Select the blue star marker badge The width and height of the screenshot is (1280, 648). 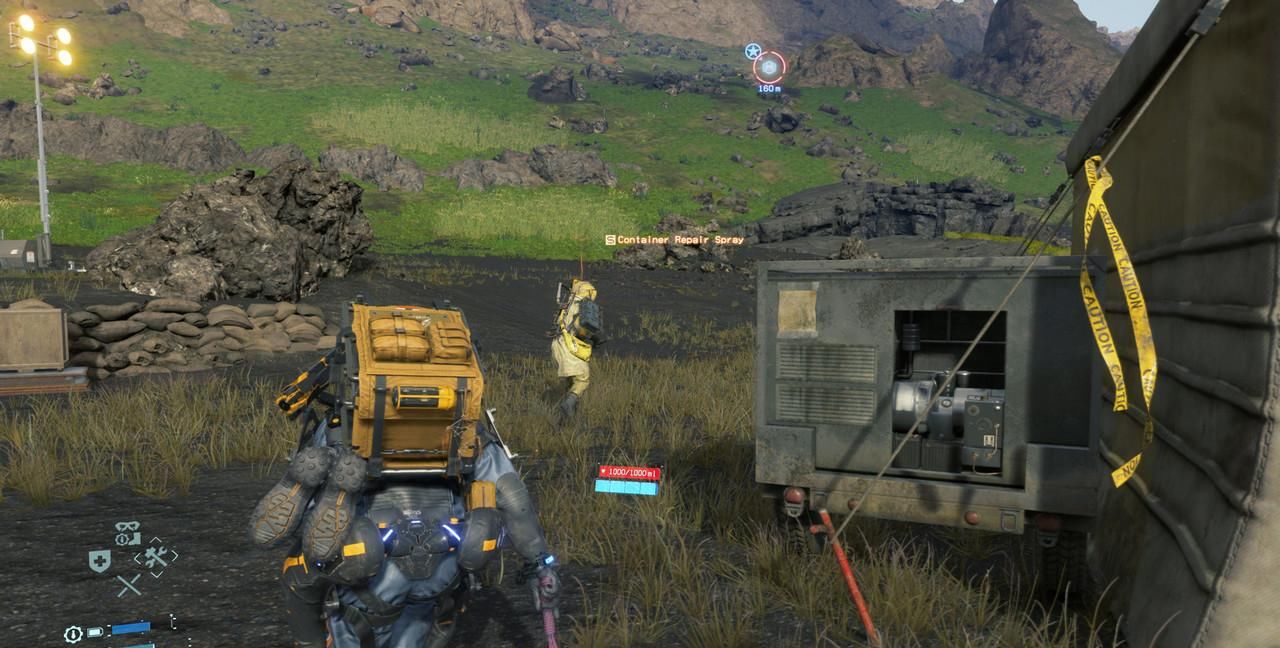(x=752, y=50)
